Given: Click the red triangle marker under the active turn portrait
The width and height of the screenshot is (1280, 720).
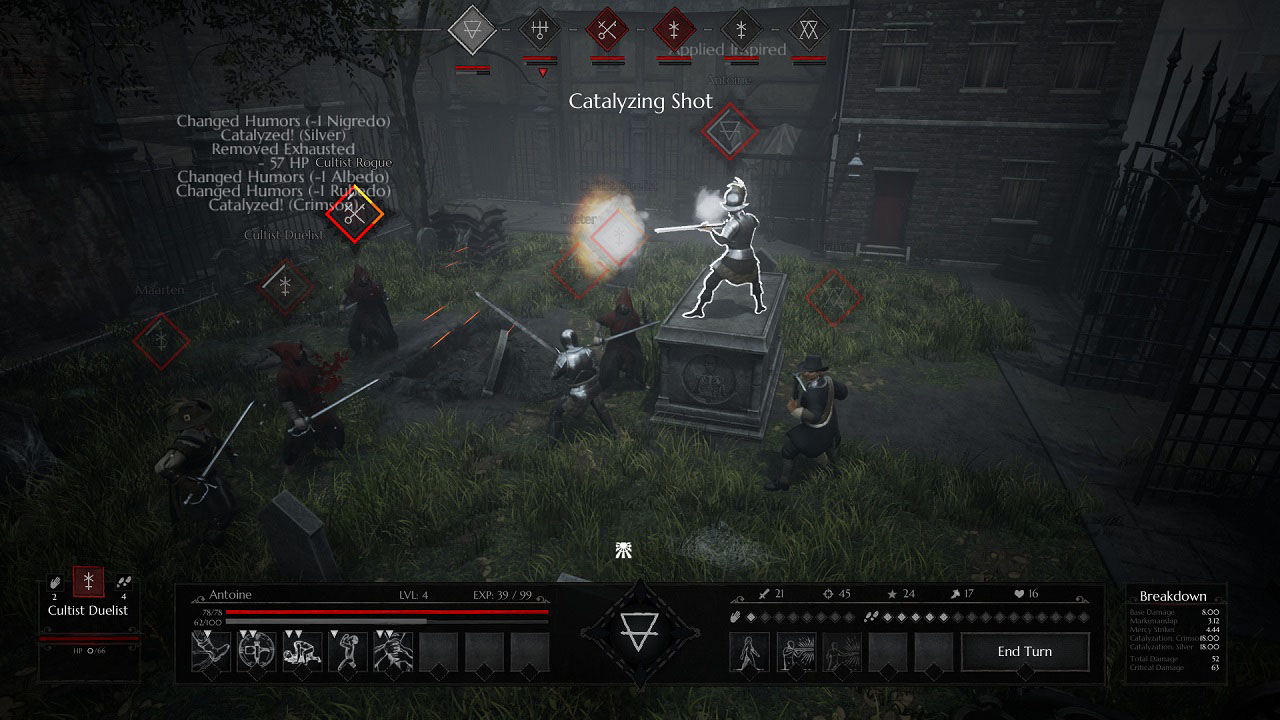Looking at the screenshot, I should (543, 72).
